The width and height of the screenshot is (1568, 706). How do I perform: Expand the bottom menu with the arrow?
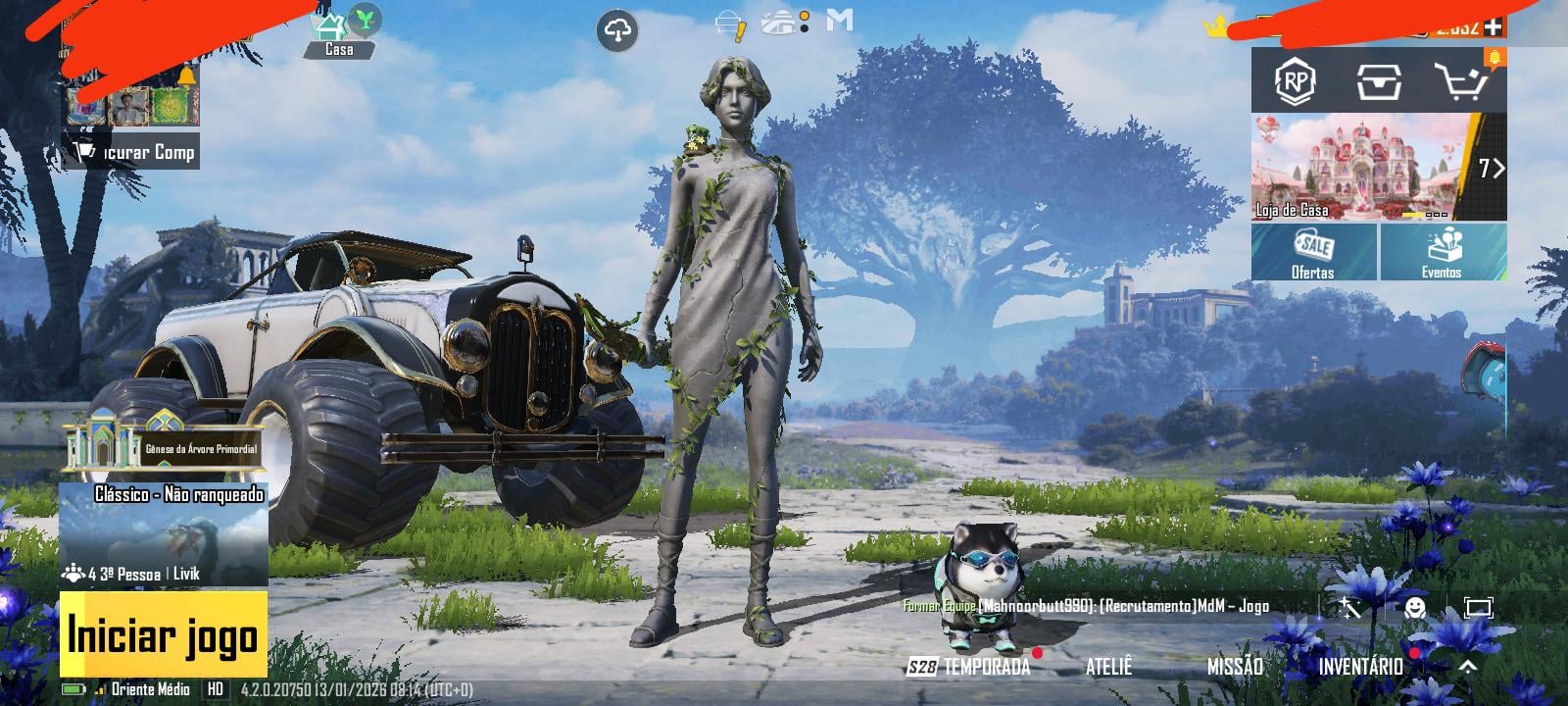(x=1467, y=667)
